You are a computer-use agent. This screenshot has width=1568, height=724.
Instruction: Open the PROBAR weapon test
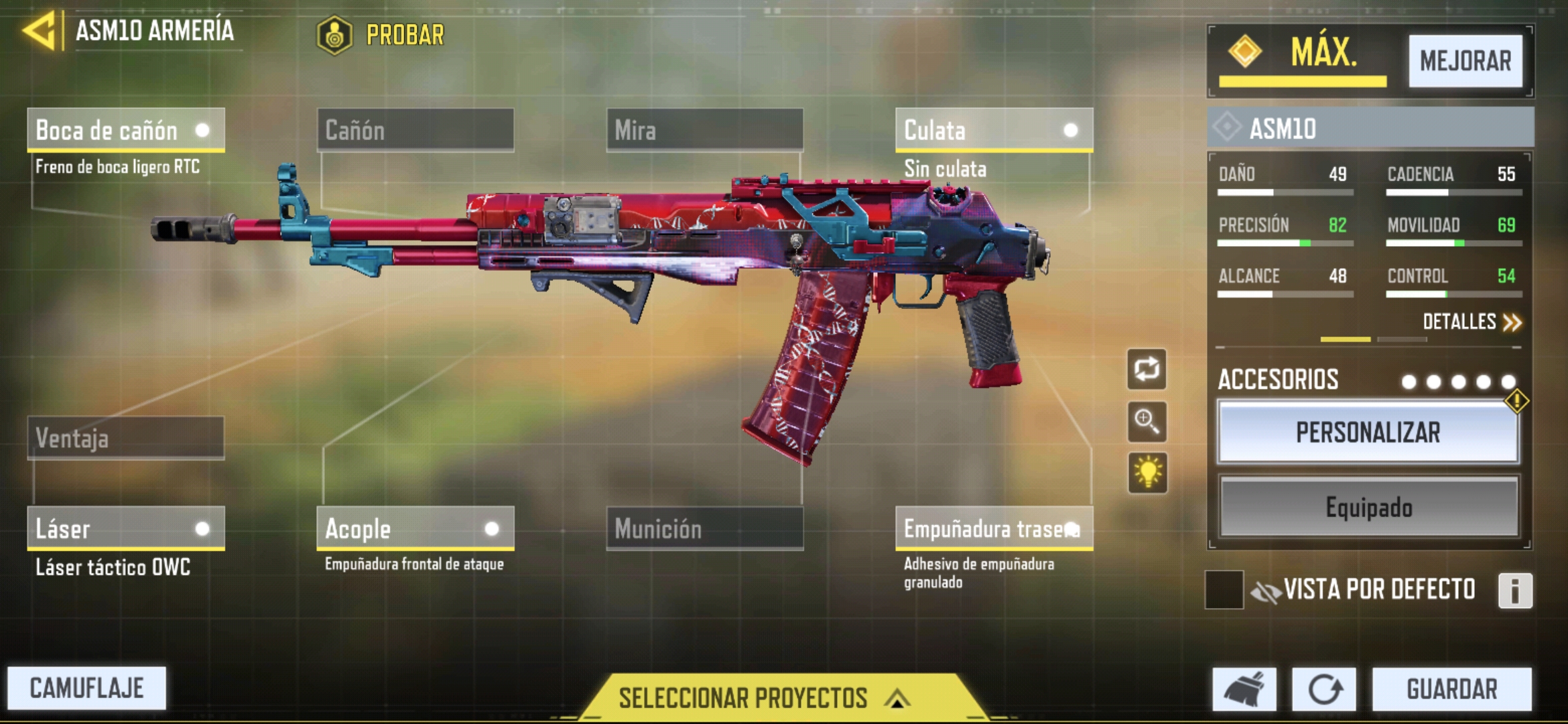click(382, 35)
